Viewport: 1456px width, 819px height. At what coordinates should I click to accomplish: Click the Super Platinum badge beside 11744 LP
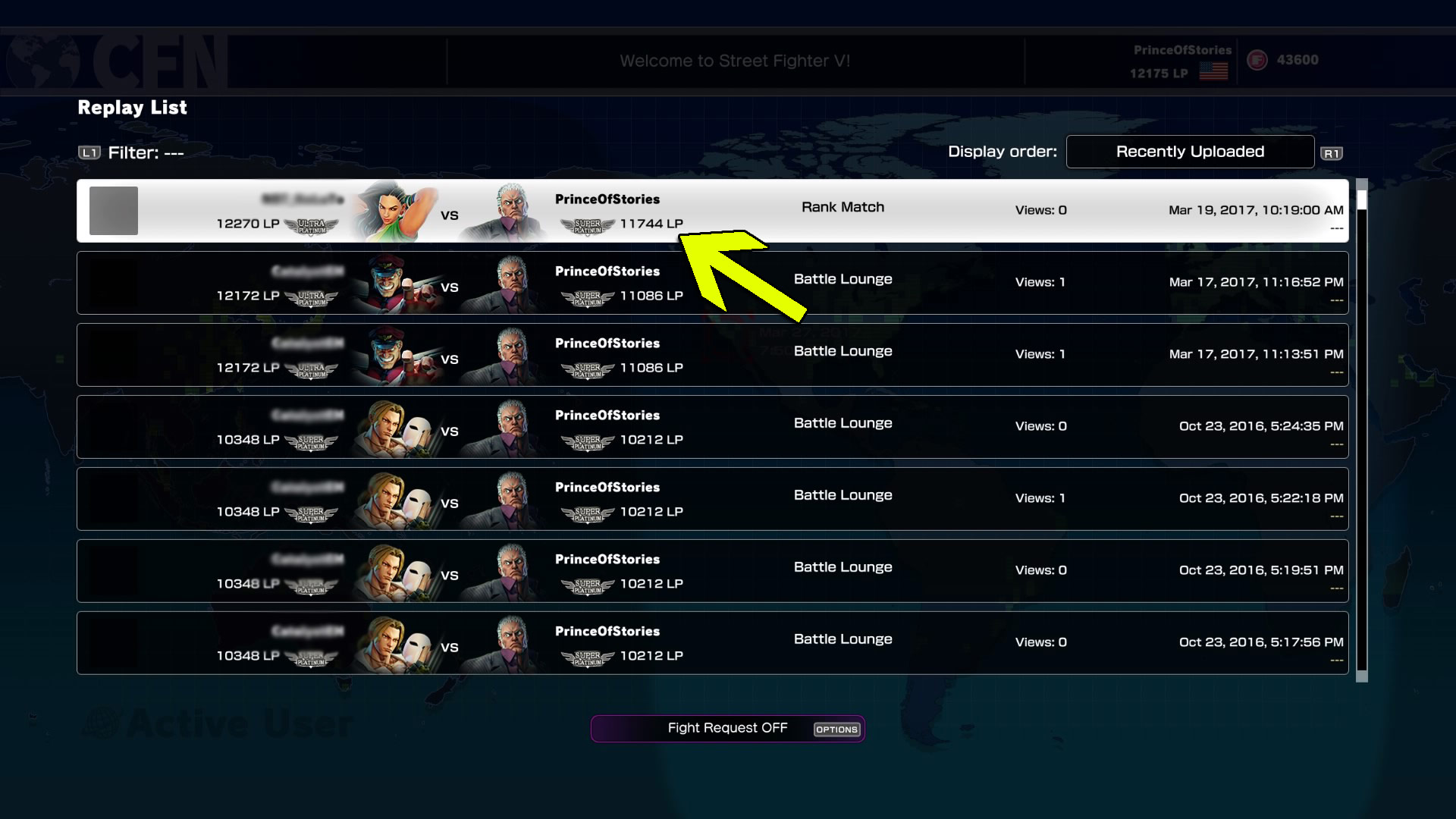click(x=588, y=224)
